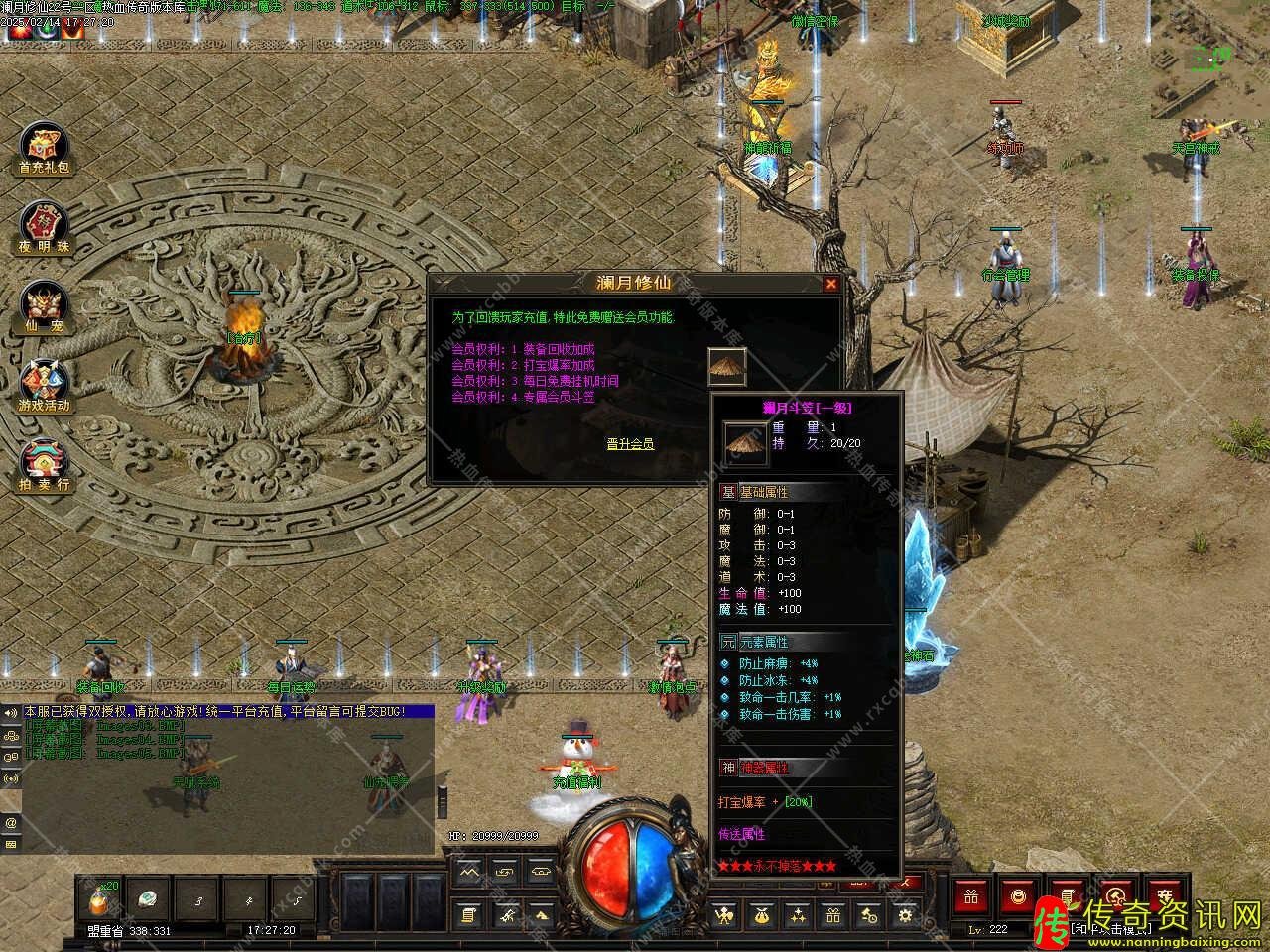This screenshot has height=952, width=1270.
Task: Open the sparkle stars icon on bottom bar
Action: point(797,915)
